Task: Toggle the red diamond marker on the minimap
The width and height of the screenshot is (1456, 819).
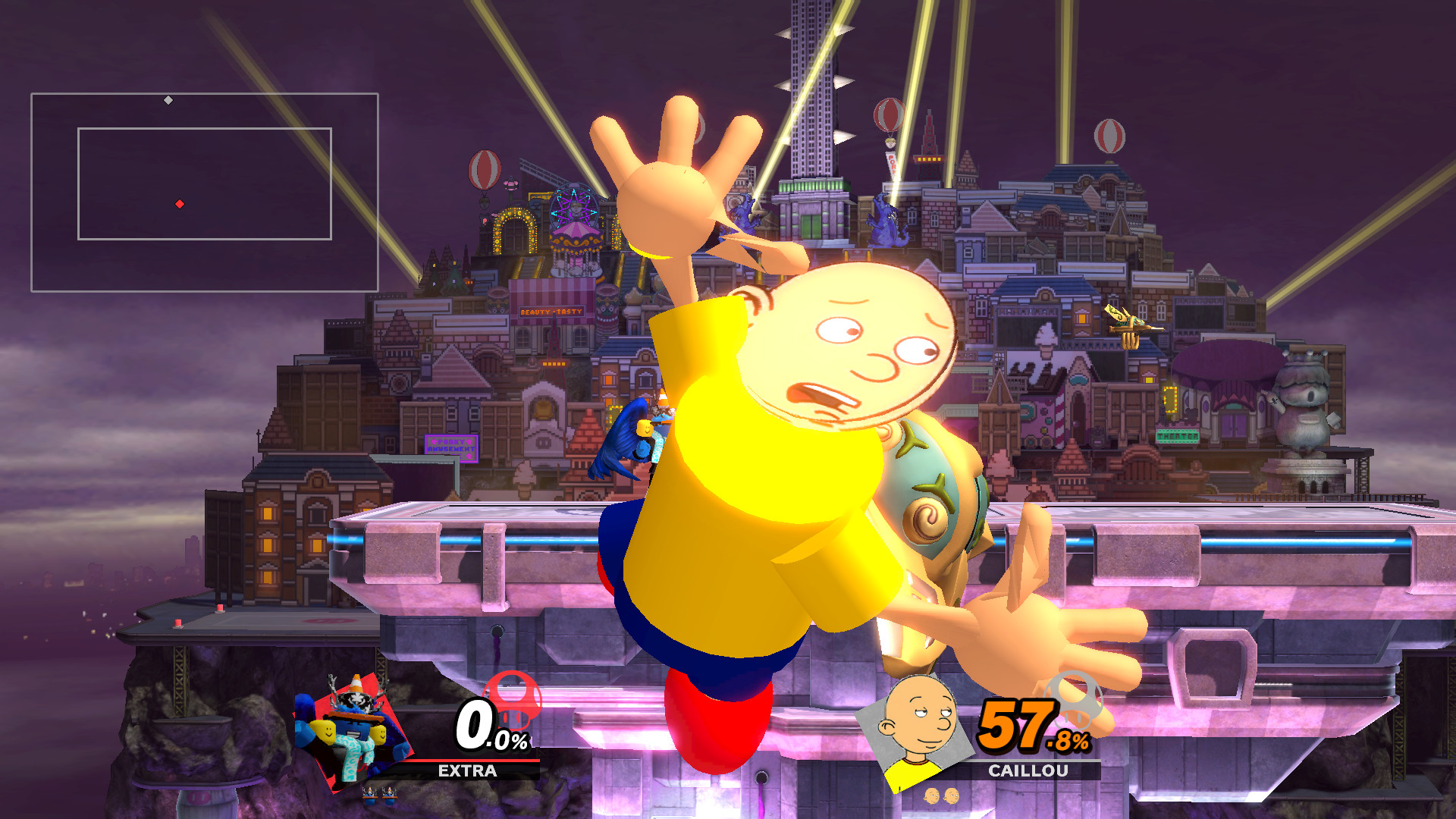Action: point(179,203)
